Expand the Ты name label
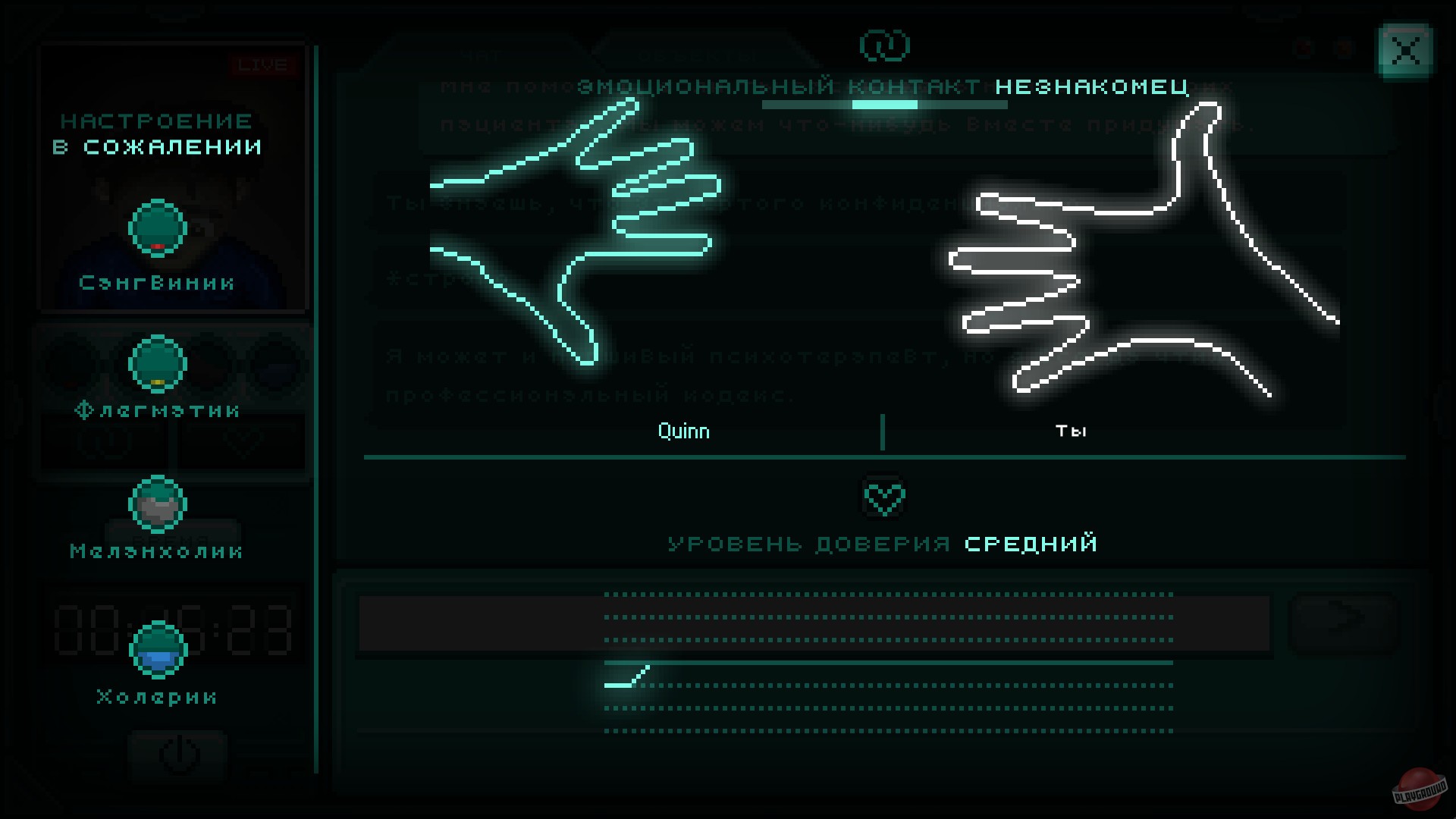This screenshot has width=1456, height=819. coord(1072,431)
